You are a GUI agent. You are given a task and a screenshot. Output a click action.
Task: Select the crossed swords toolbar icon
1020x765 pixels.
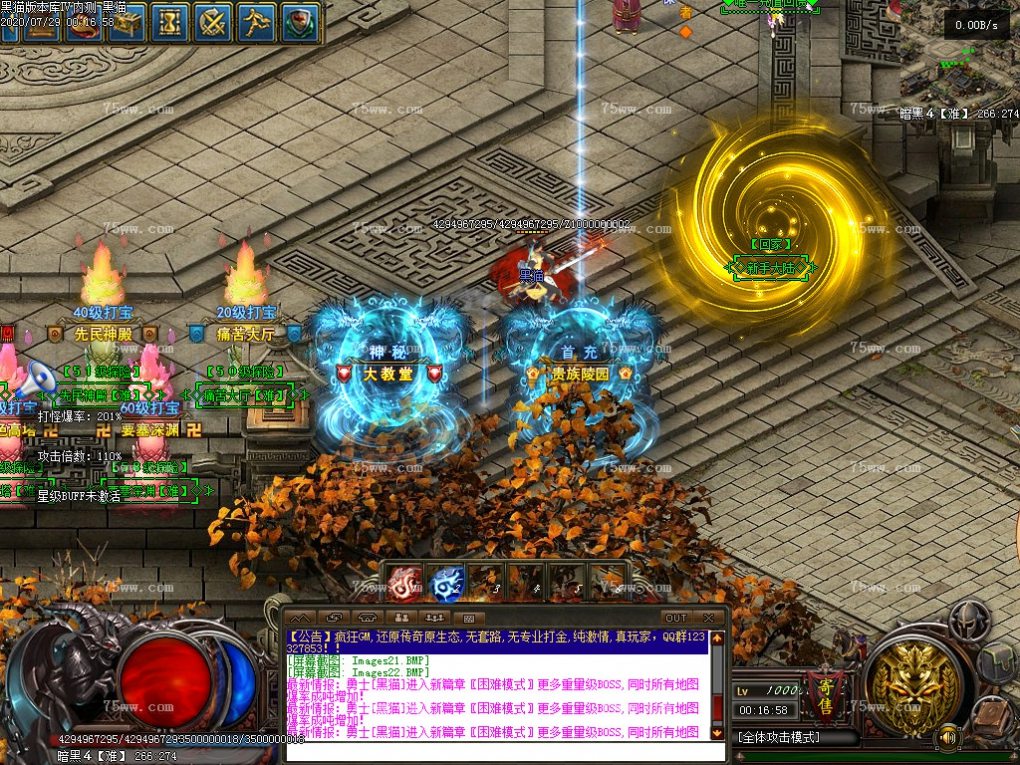[x=214, y=22]
